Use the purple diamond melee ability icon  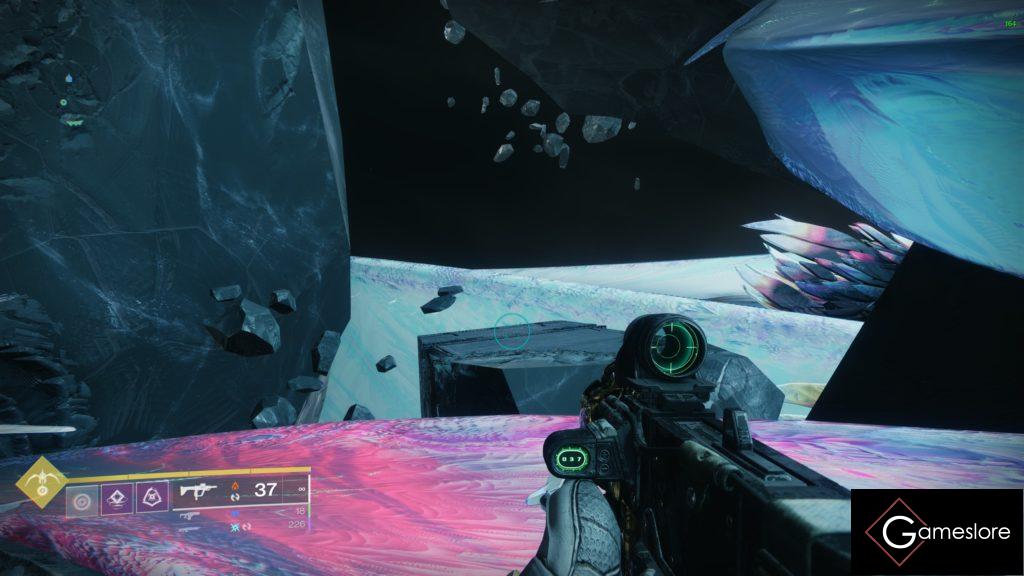118,497
